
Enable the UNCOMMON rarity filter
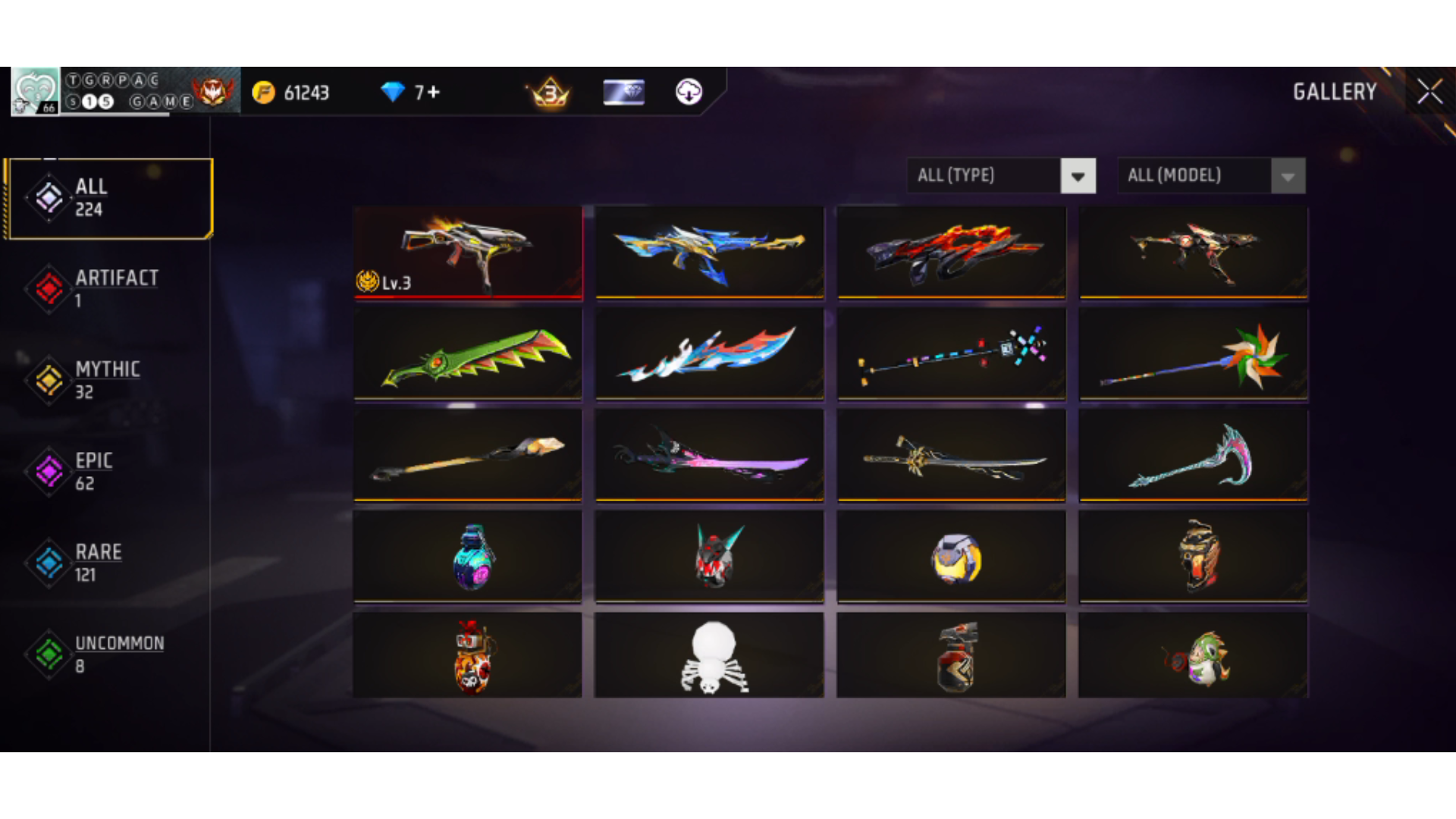[49, 654]
